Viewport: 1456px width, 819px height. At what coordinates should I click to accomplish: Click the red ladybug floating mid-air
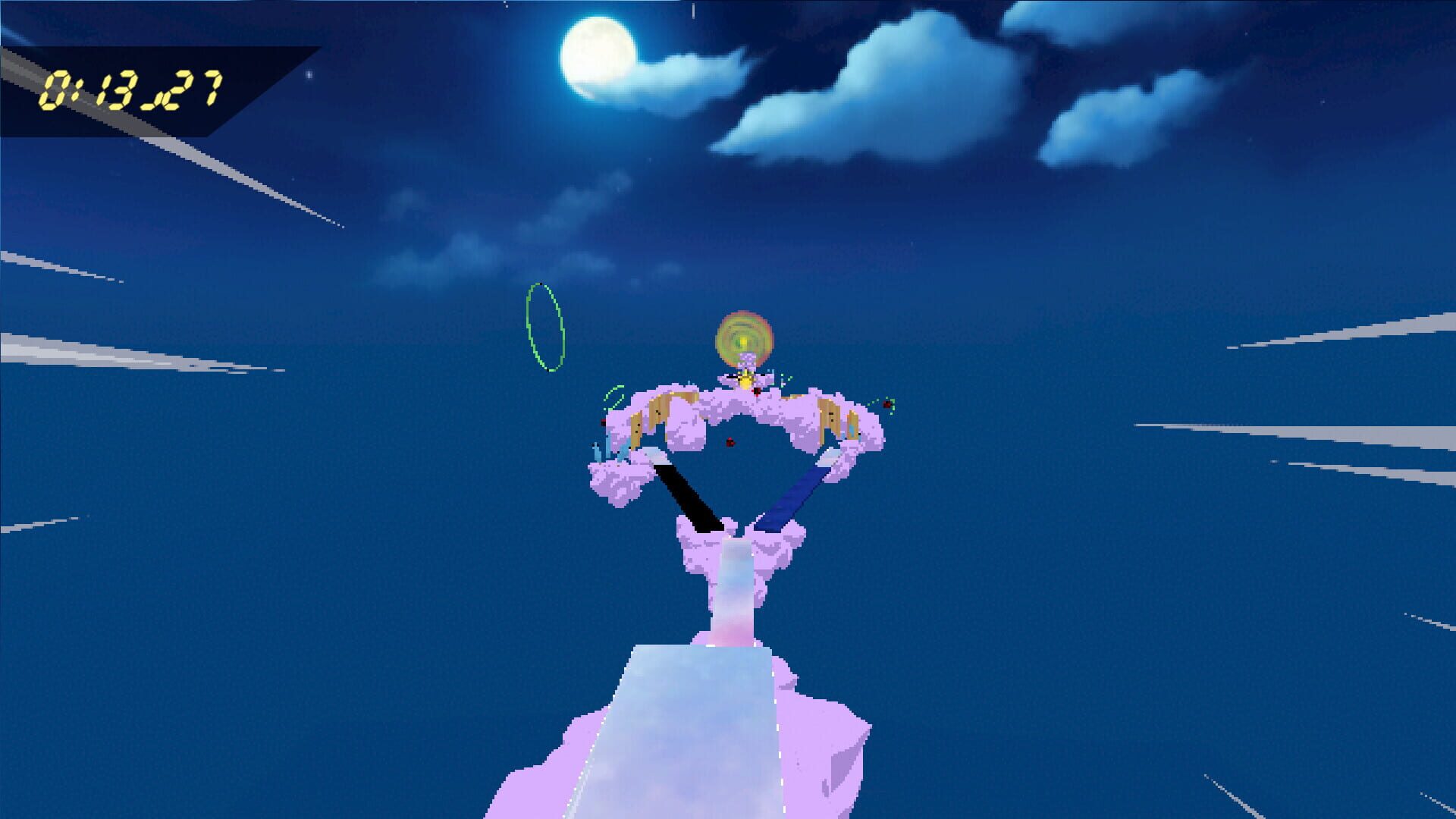(x=730, y=441)
